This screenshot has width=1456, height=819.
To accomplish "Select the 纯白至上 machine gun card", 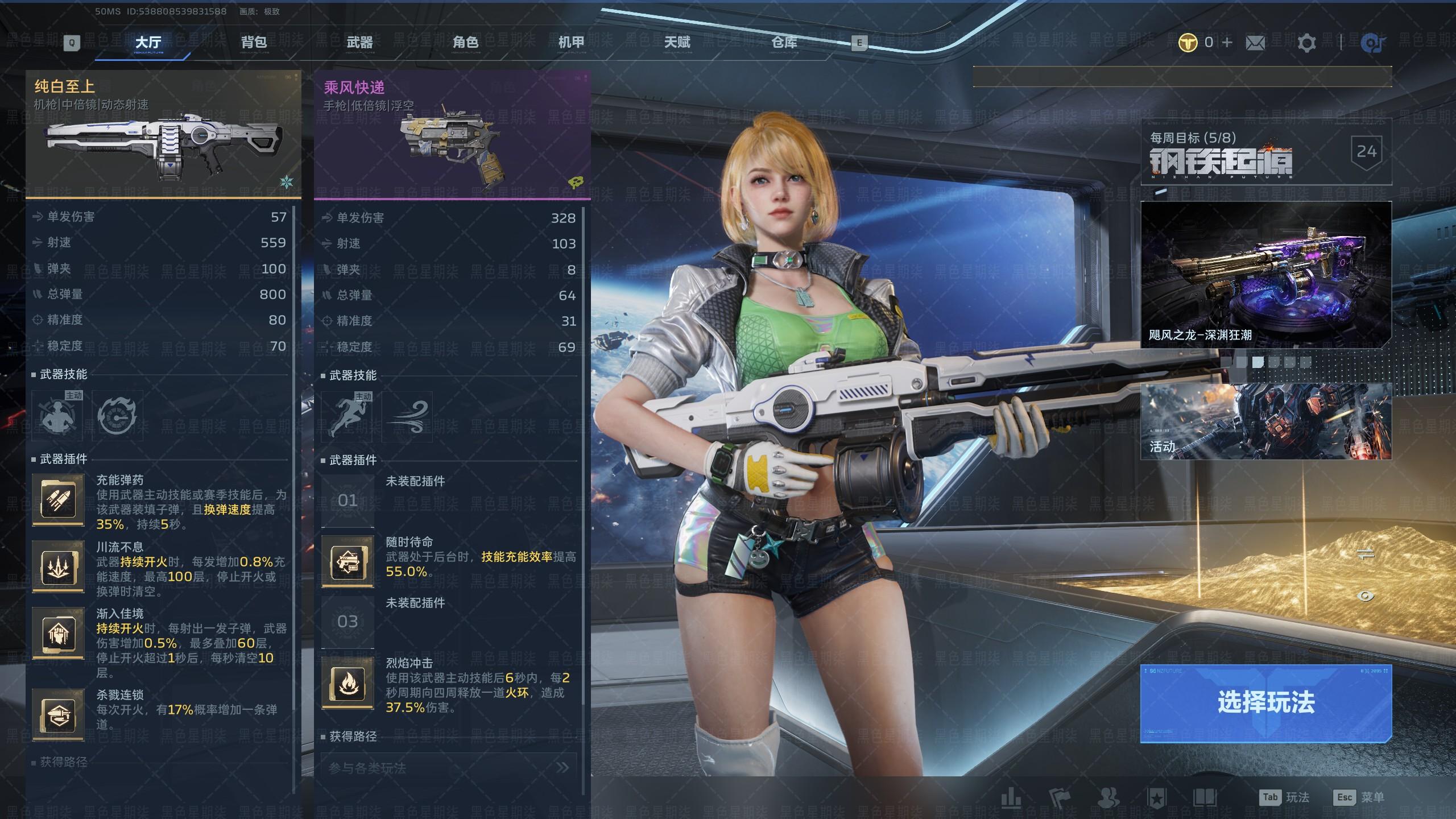I will tap(163, 135).
